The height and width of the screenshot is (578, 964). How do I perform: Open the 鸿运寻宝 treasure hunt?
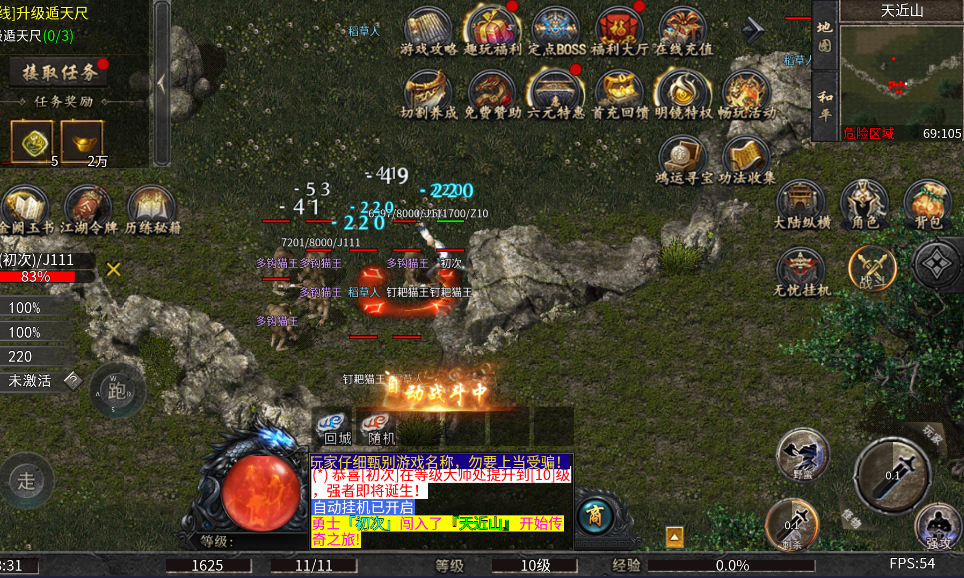click(x=683, y=160)
